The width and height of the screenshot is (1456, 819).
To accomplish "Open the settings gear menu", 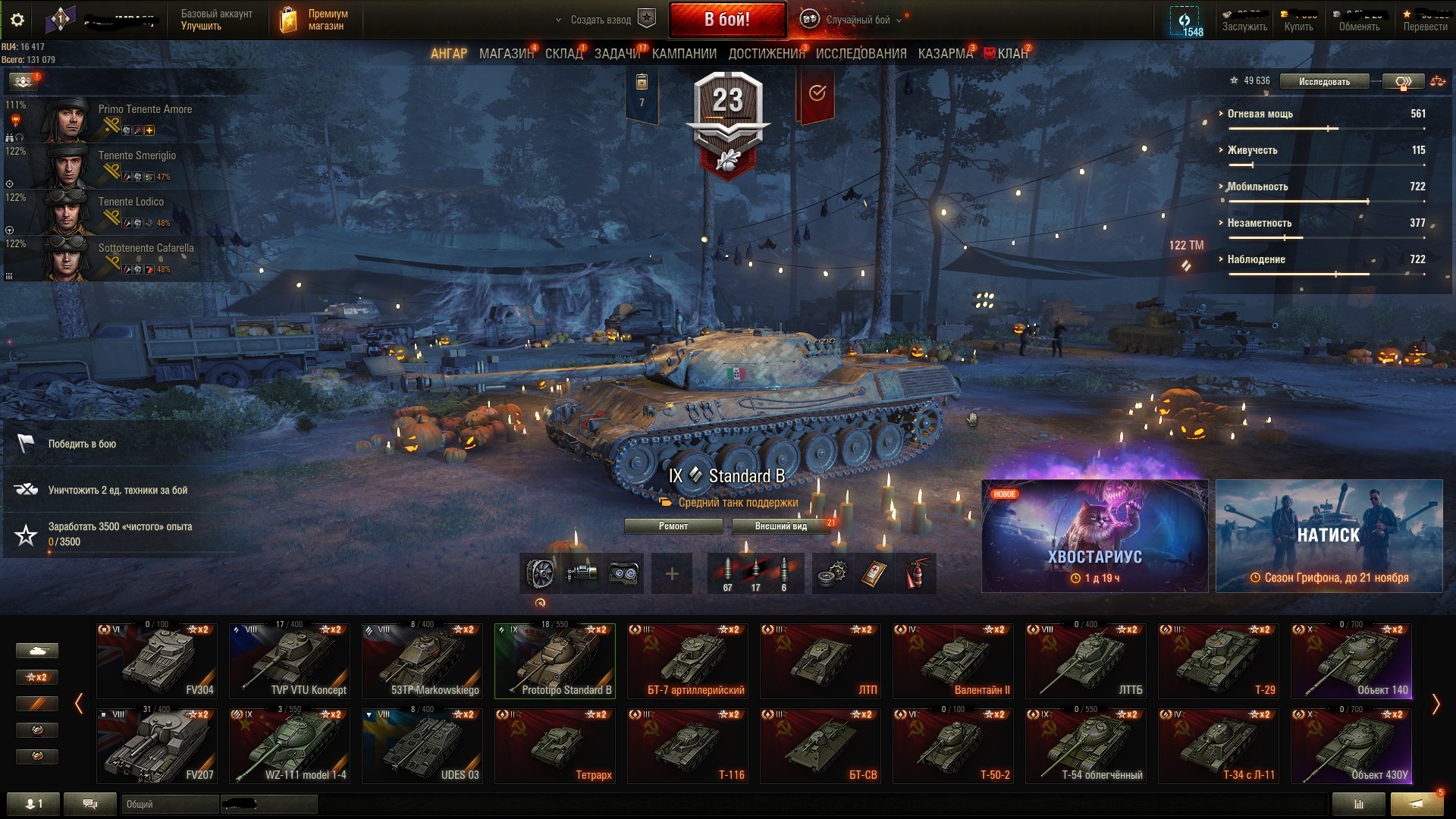I will 17,20.
